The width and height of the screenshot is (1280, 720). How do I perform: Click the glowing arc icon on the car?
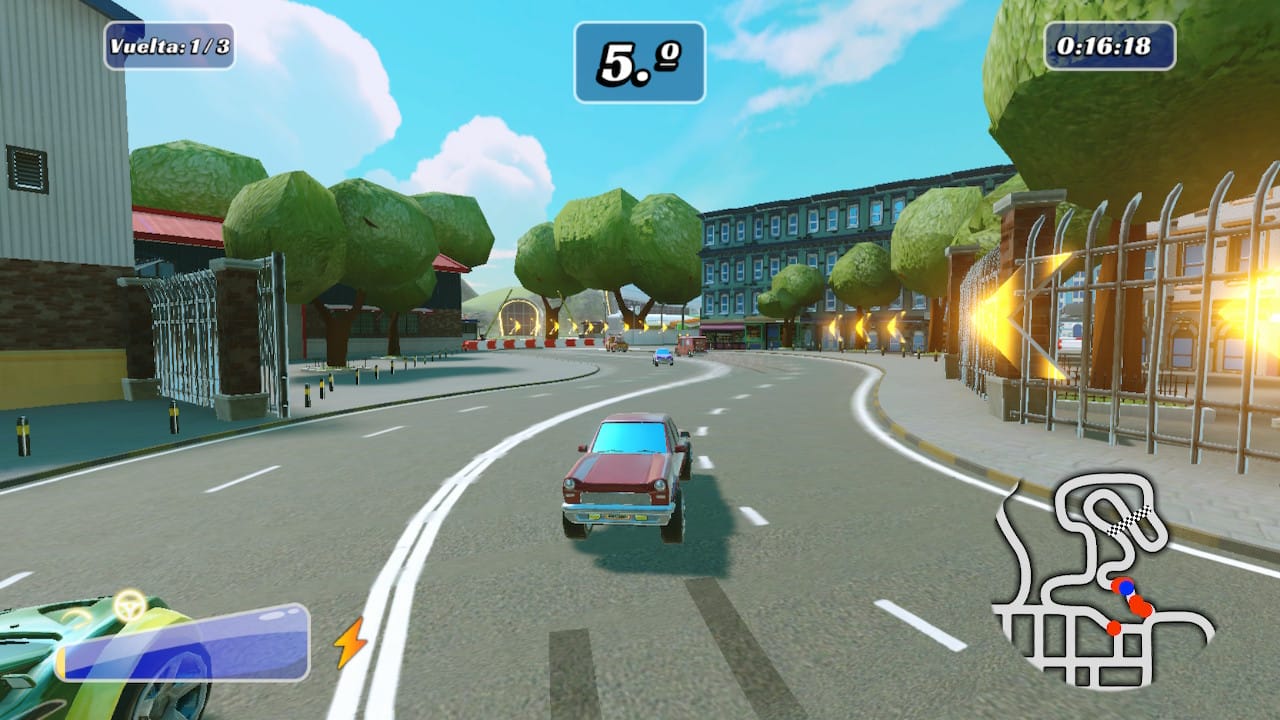click(x=77, y=619)
